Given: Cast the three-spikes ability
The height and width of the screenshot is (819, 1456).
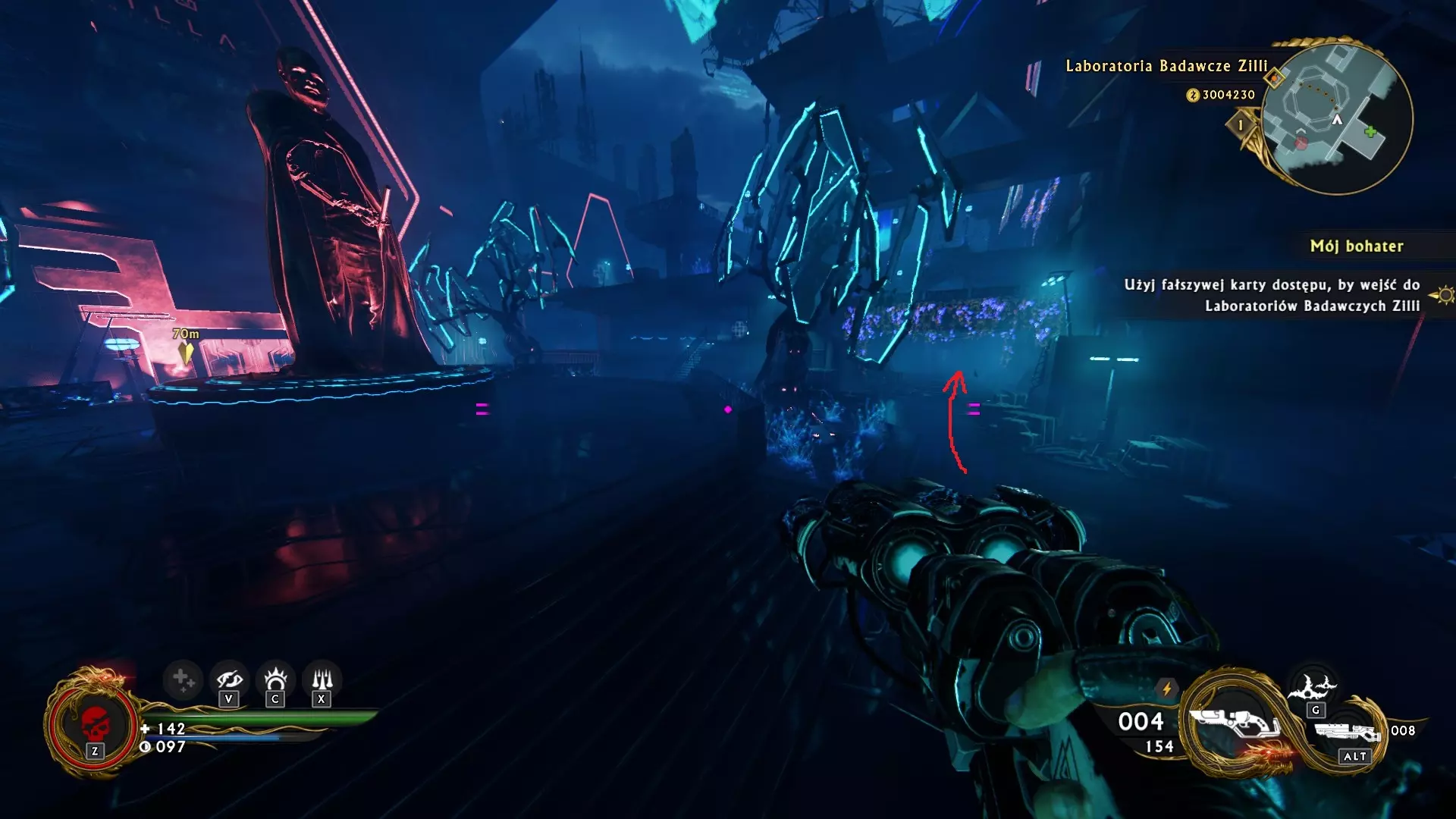Looking at the screenshot, I should coord(322,678).
